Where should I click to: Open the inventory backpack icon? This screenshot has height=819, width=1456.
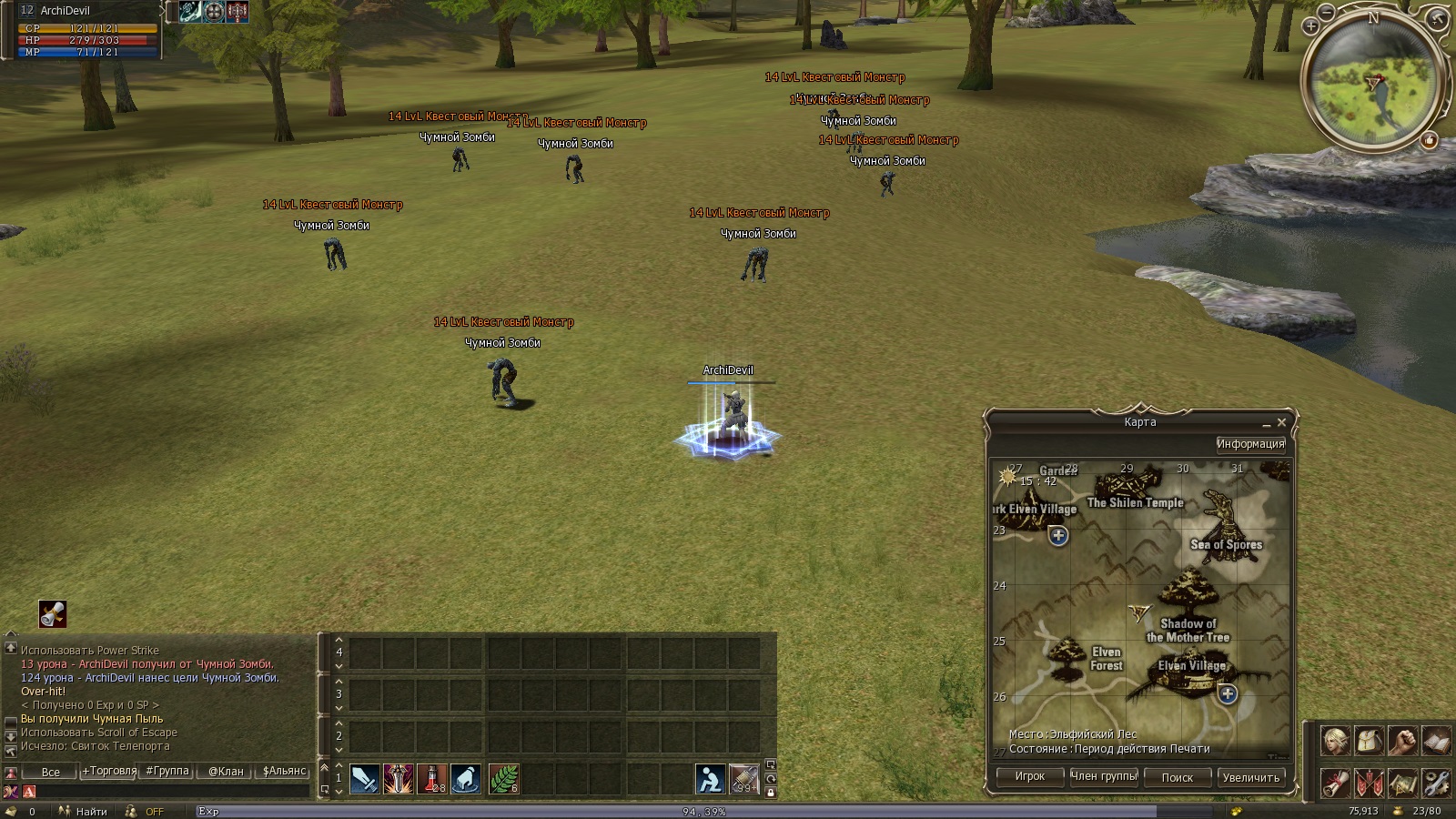(x=1369, y=742)
